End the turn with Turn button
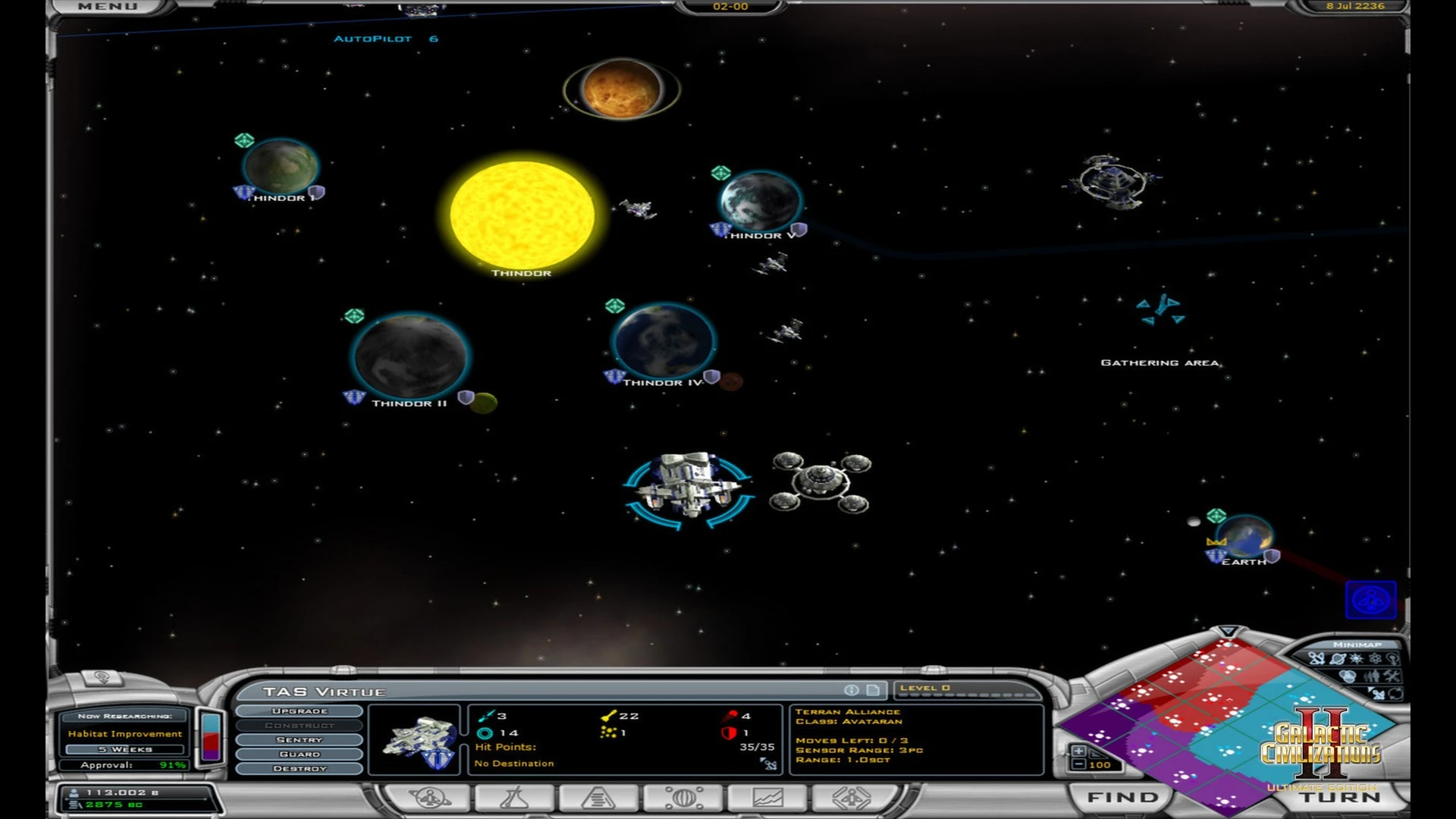Image resolution: width=1456 pixels, height=819 pixels. (1341, 798)
